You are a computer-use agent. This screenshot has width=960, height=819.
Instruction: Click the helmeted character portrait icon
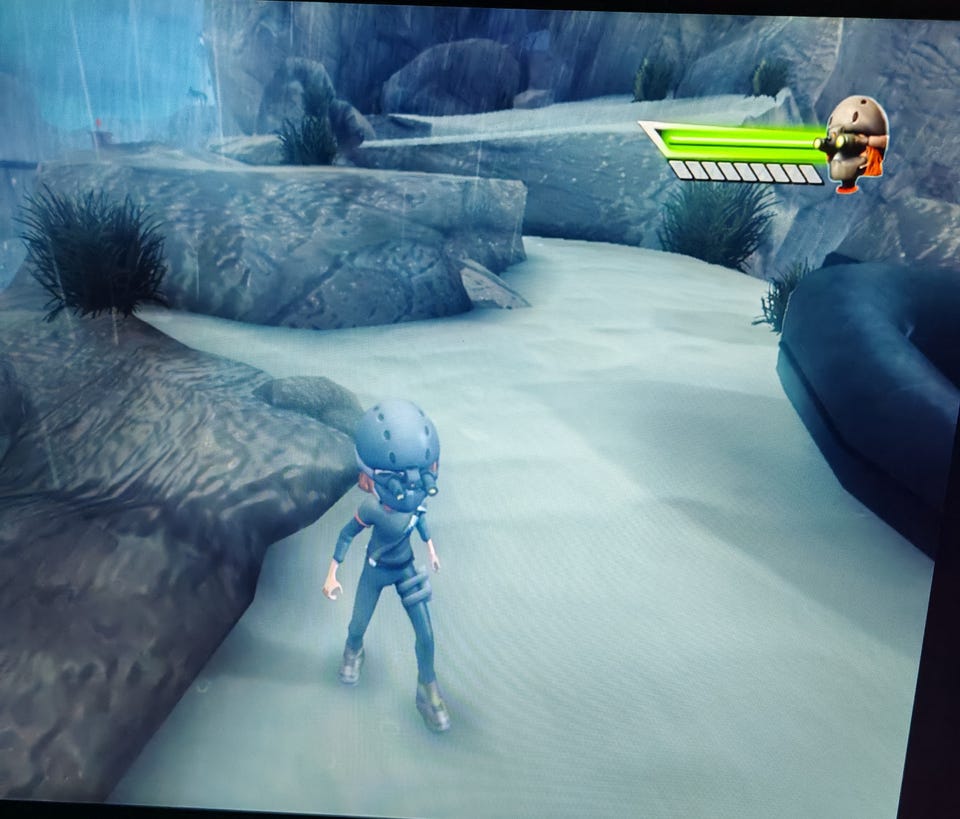[x=856, y=142]
